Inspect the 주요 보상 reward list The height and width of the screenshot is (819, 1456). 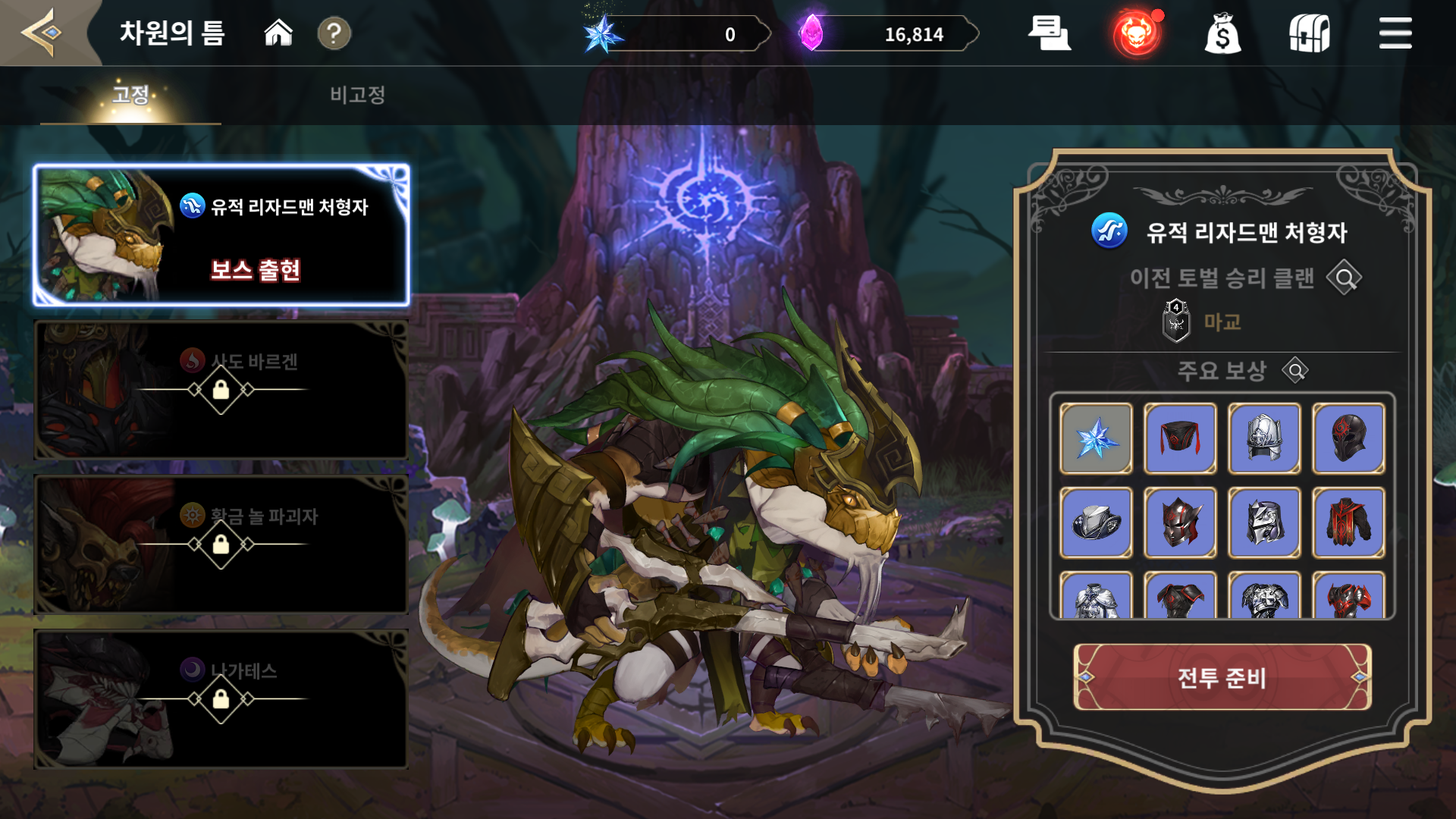[1295, 371]
